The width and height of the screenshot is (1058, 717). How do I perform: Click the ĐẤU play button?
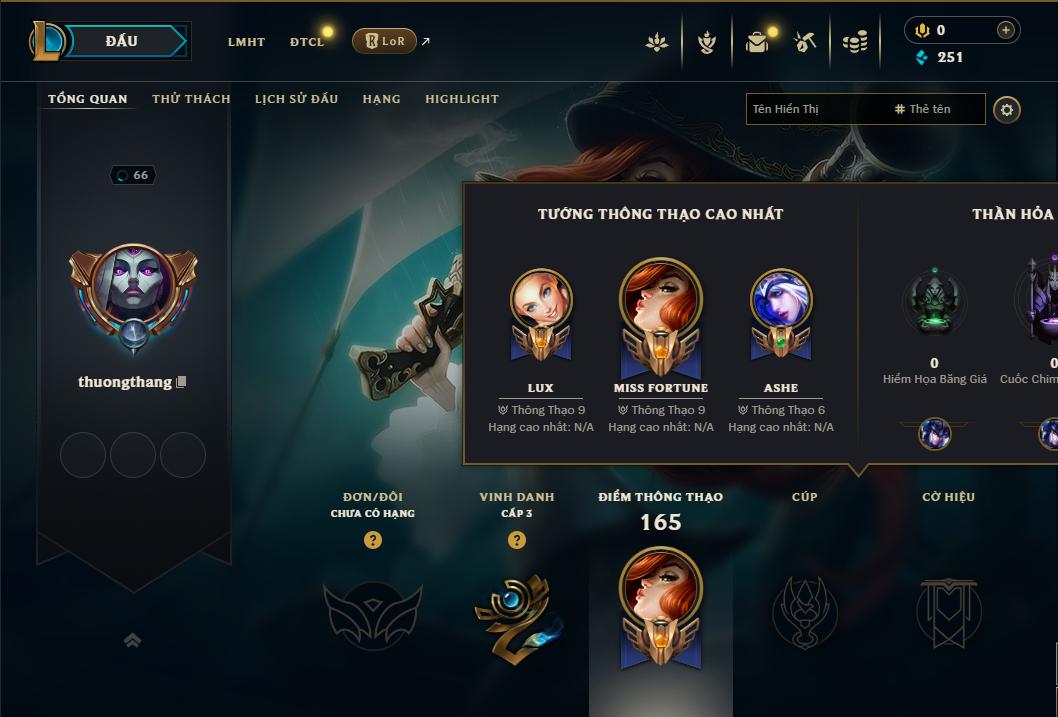(121, 41)
